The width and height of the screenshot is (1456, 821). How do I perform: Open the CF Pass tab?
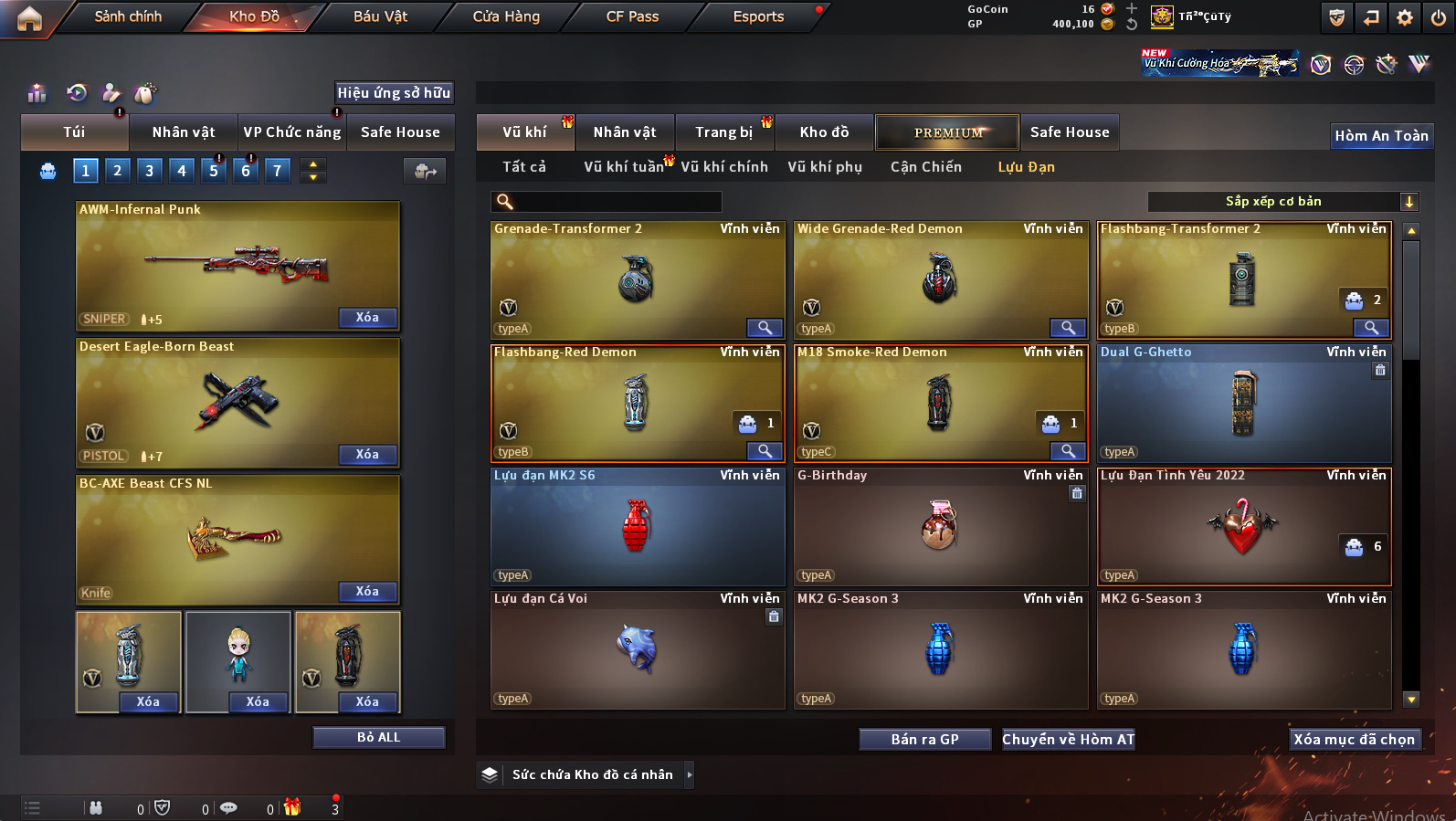click(632, 16)
